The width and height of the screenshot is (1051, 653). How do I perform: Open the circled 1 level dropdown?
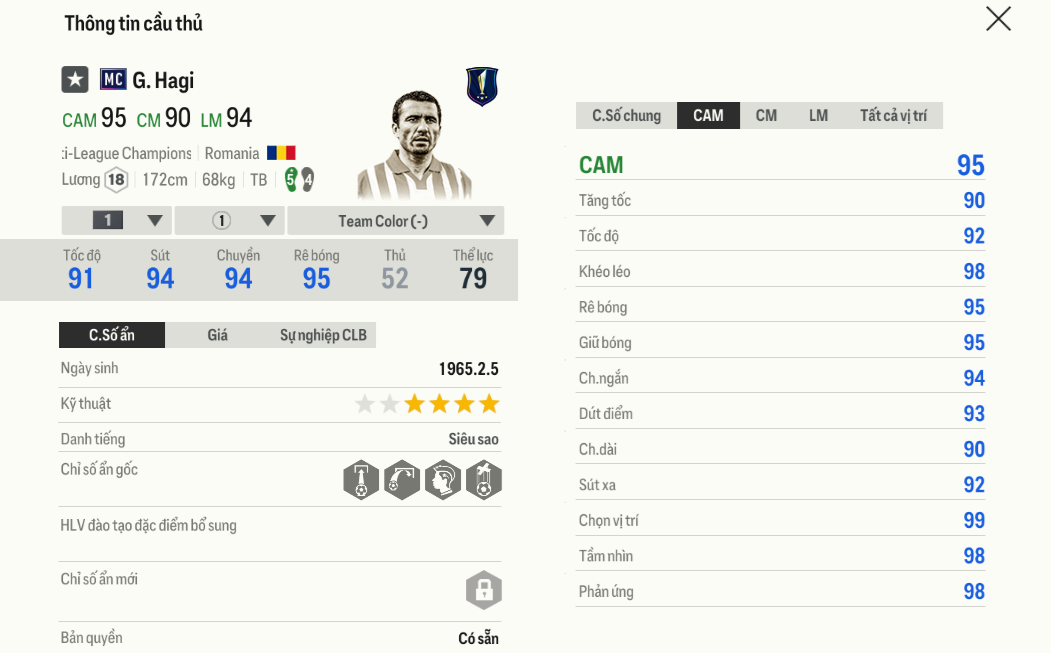230,221
